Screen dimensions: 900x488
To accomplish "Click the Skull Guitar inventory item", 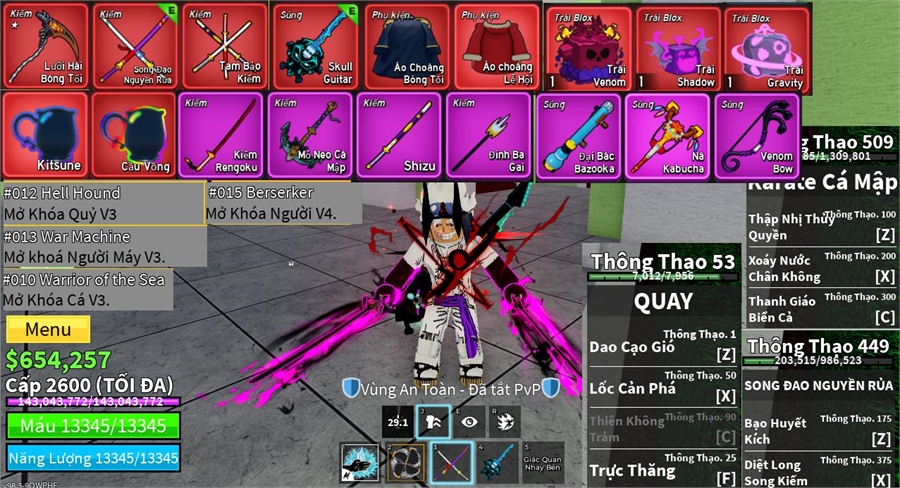I will coord(315,47).
